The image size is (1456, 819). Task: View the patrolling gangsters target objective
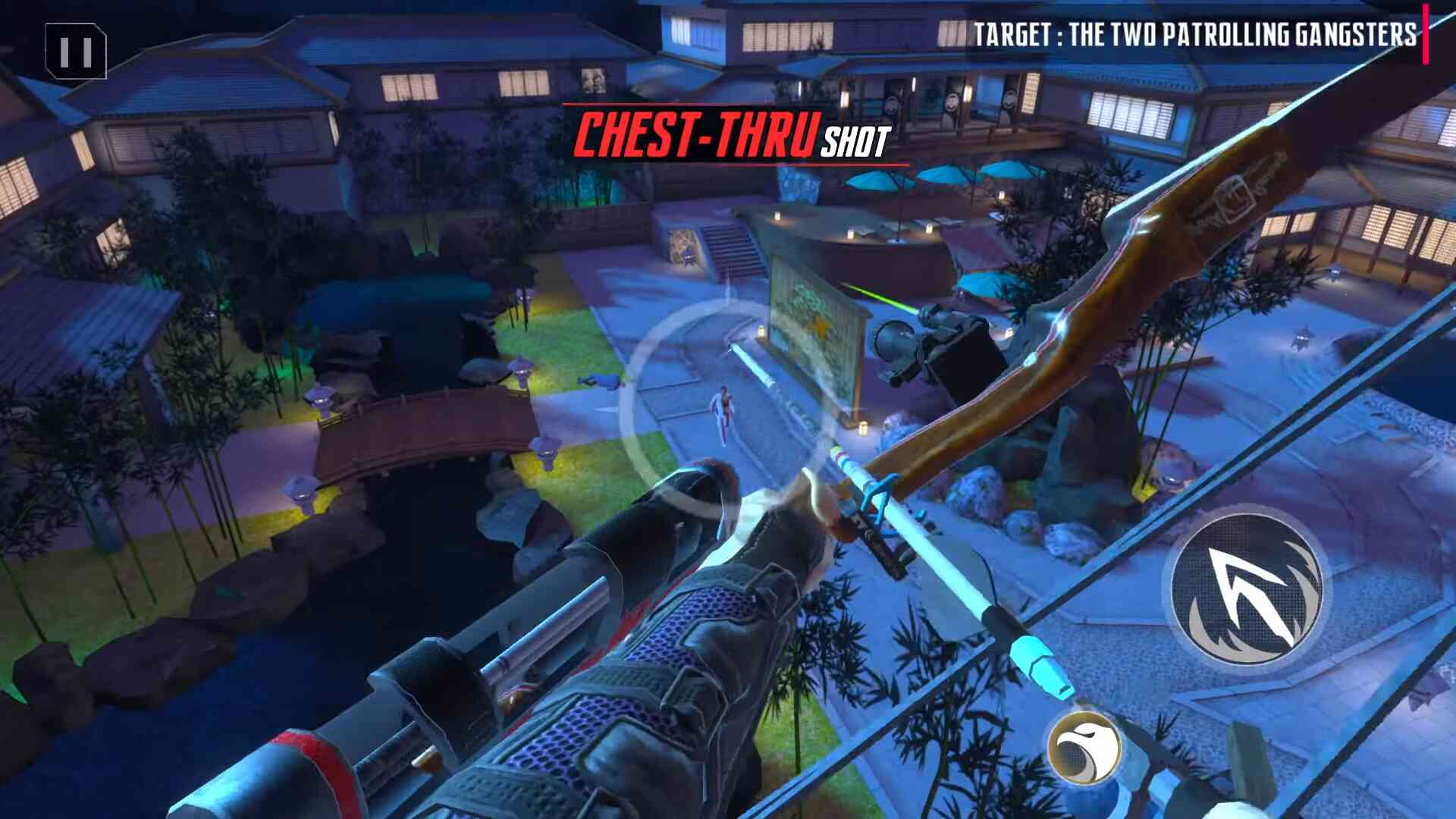[1194, 34]
